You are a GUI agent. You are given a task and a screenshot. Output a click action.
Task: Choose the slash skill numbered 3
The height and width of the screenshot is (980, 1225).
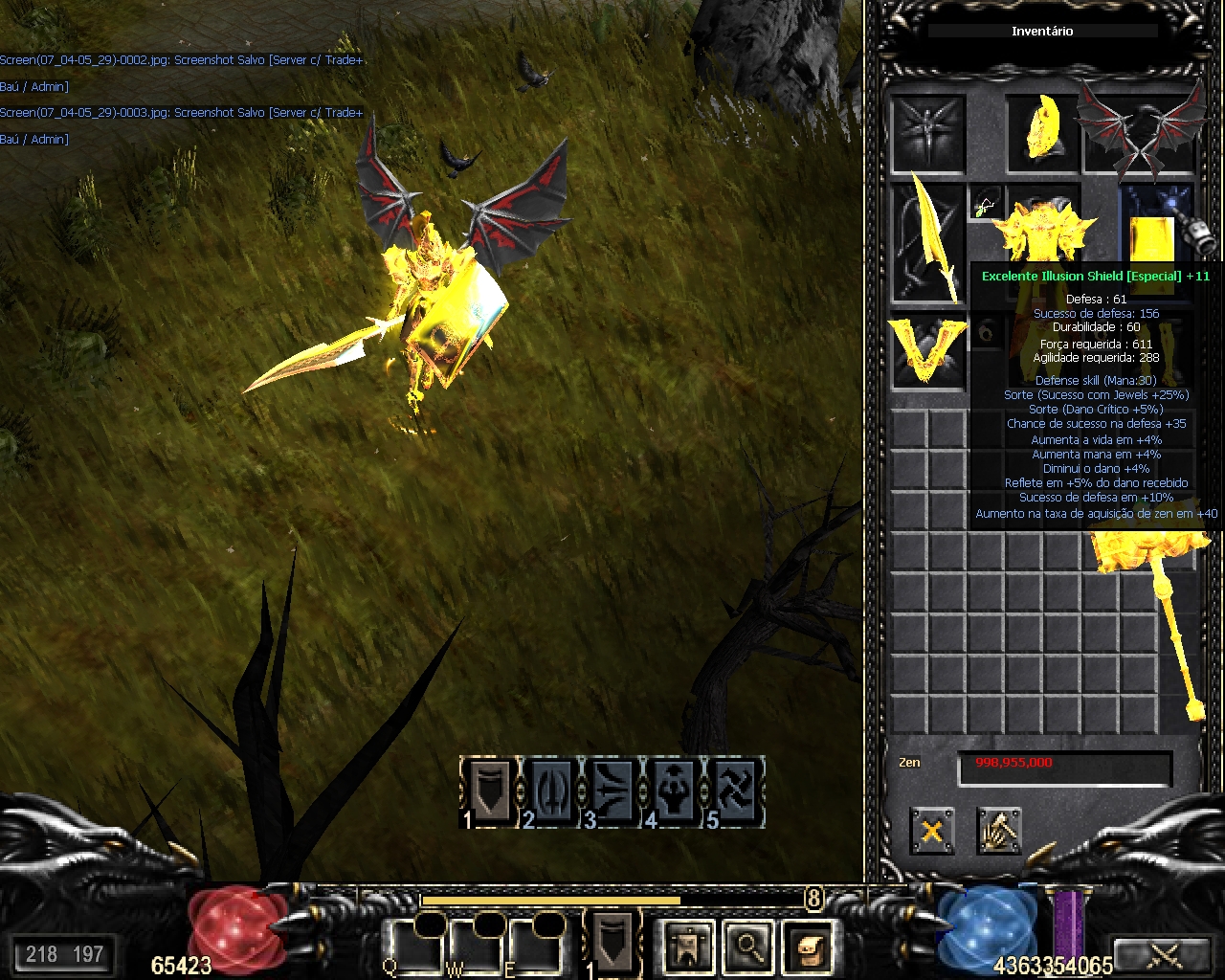[612, 791]
